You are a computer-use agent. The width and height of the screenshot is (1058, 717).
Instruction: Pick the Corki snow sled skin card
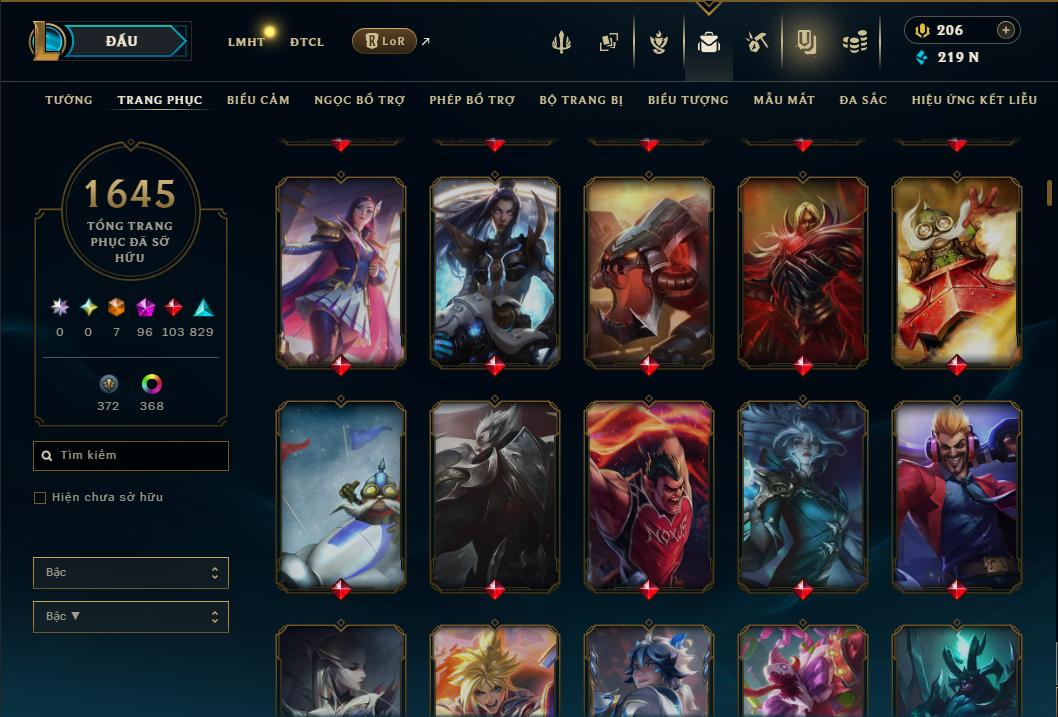(x=341, y=495)
